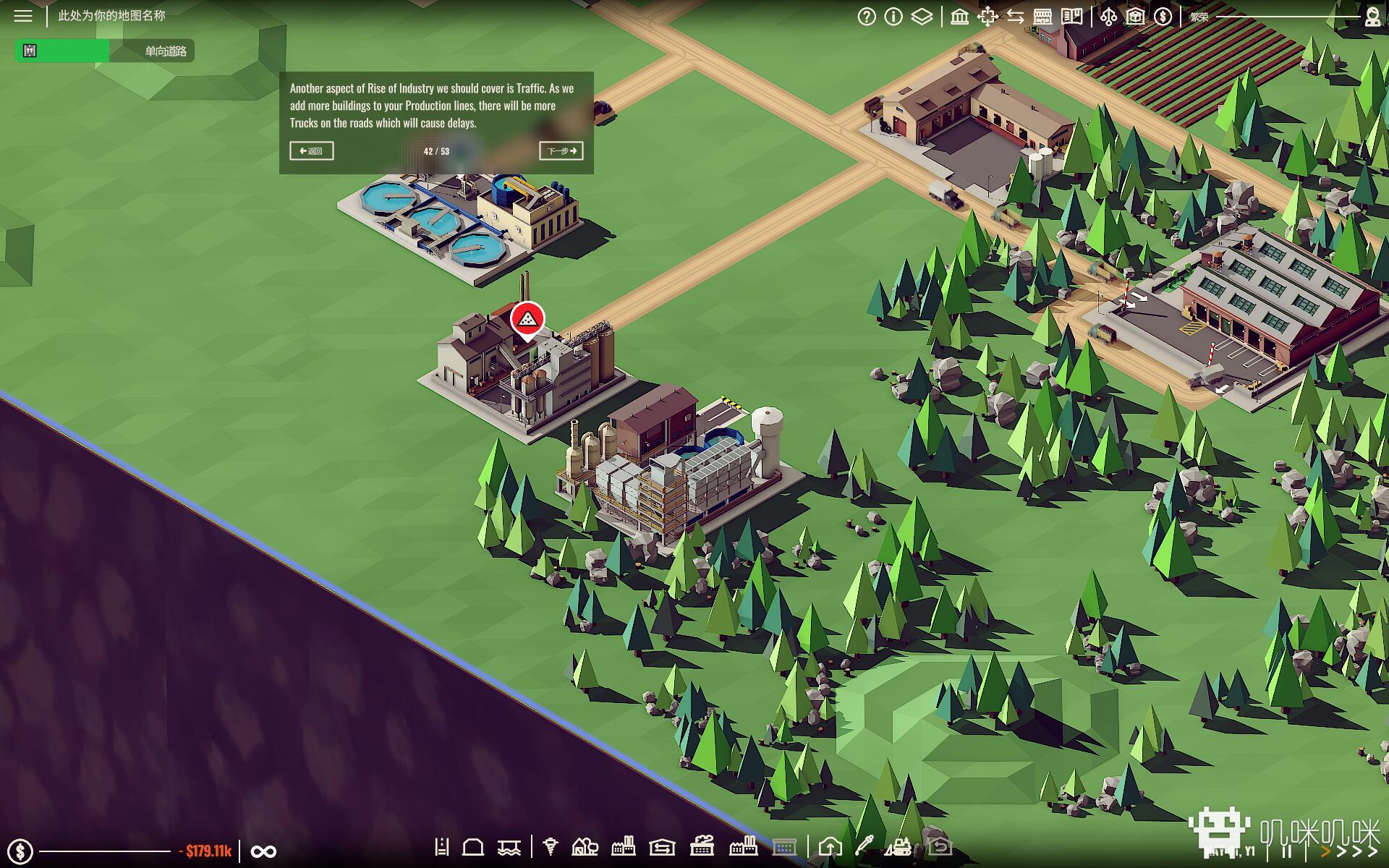This screenshot has width=1389, height=868.
Task: Pause the game simulation
Action: (x=1287, y=851)
